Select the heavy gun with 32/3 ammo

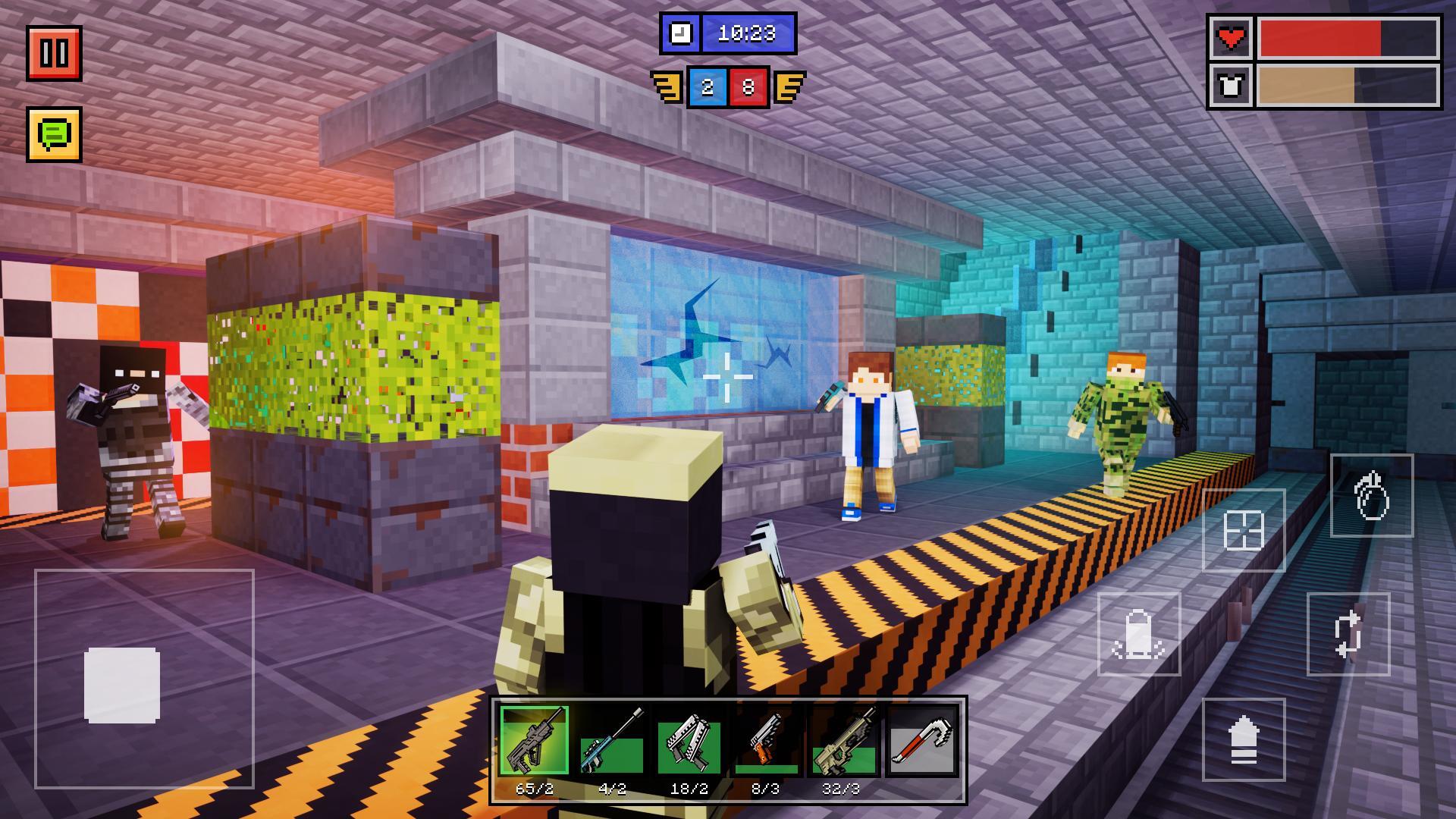[843, 741]
